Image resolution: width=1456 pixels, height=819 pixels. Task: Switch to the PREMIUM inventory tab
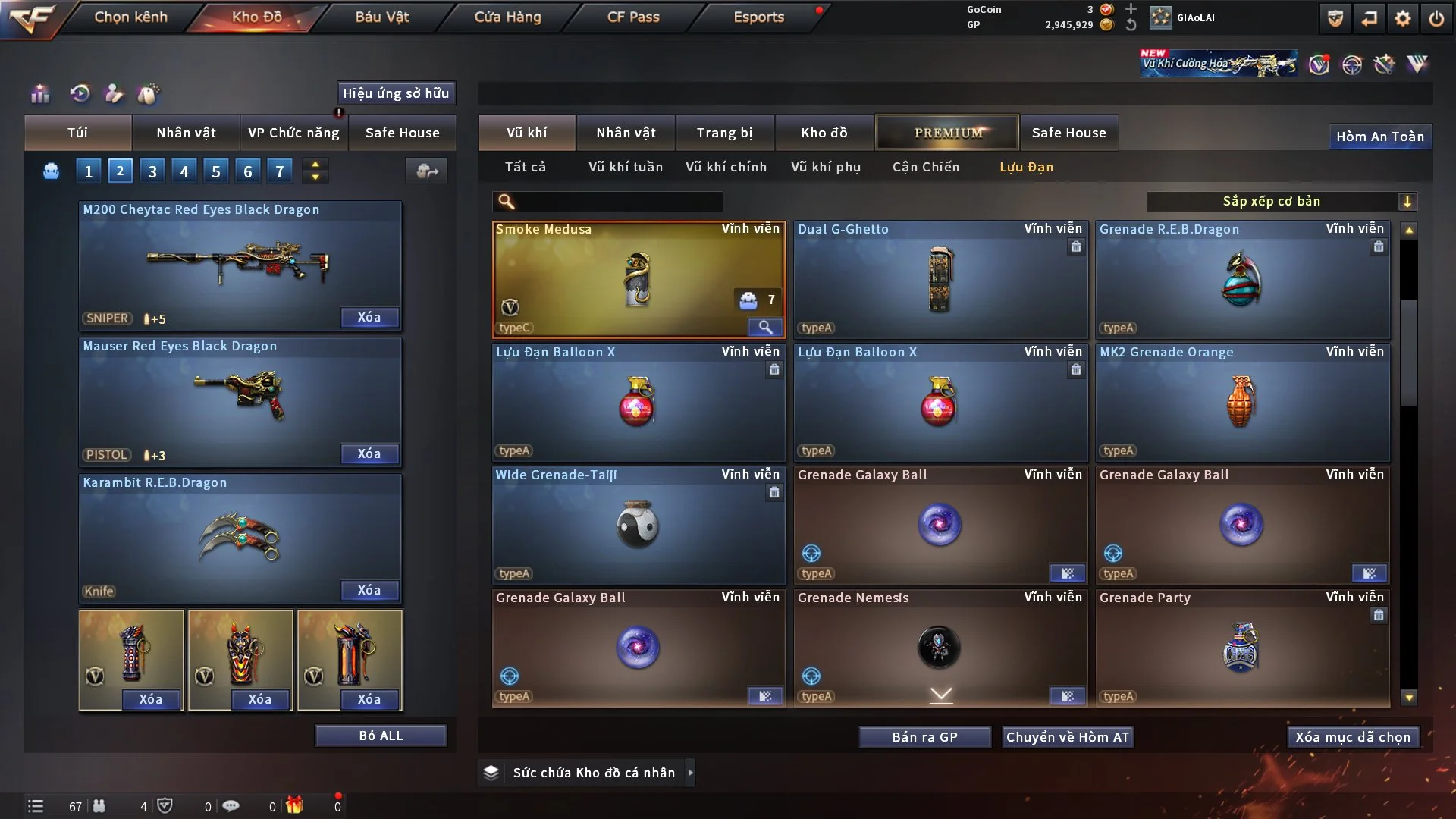pos(947,133)
